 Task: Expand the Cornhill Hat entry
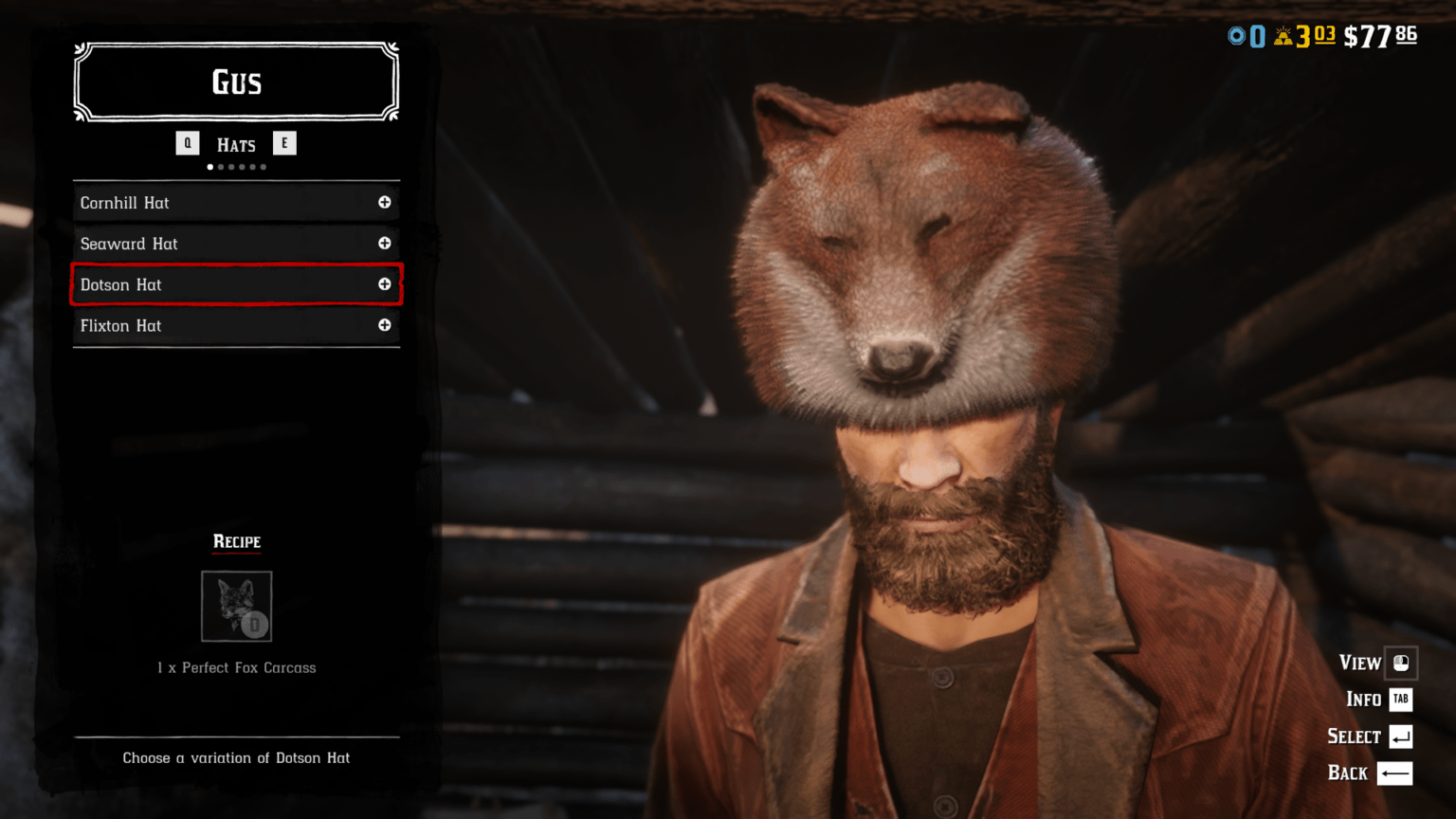click(x=385, y=202)
